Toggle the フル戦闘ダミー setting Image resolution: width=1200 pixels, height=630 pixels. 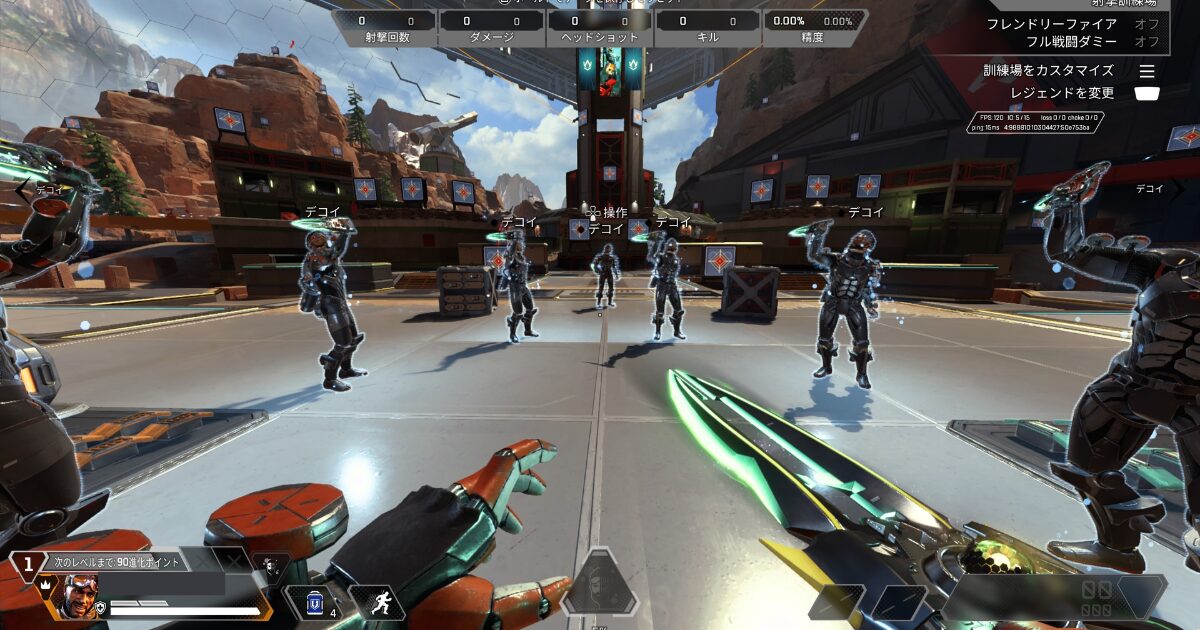[1146, 42]
